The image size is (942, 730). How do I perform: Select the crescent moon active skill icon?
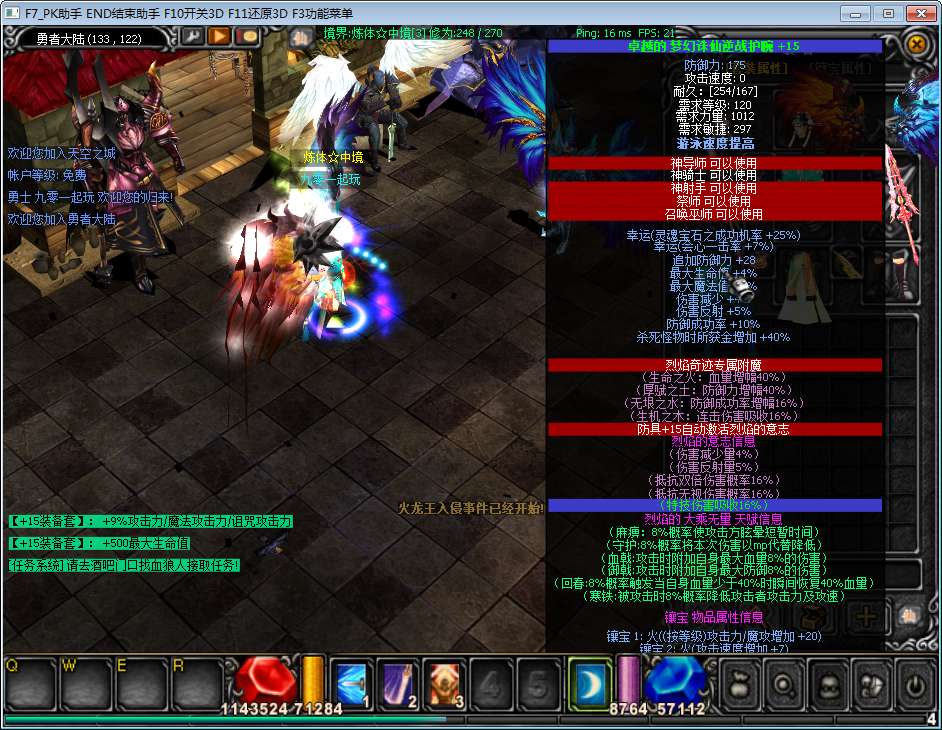click(x=588, y=683)
